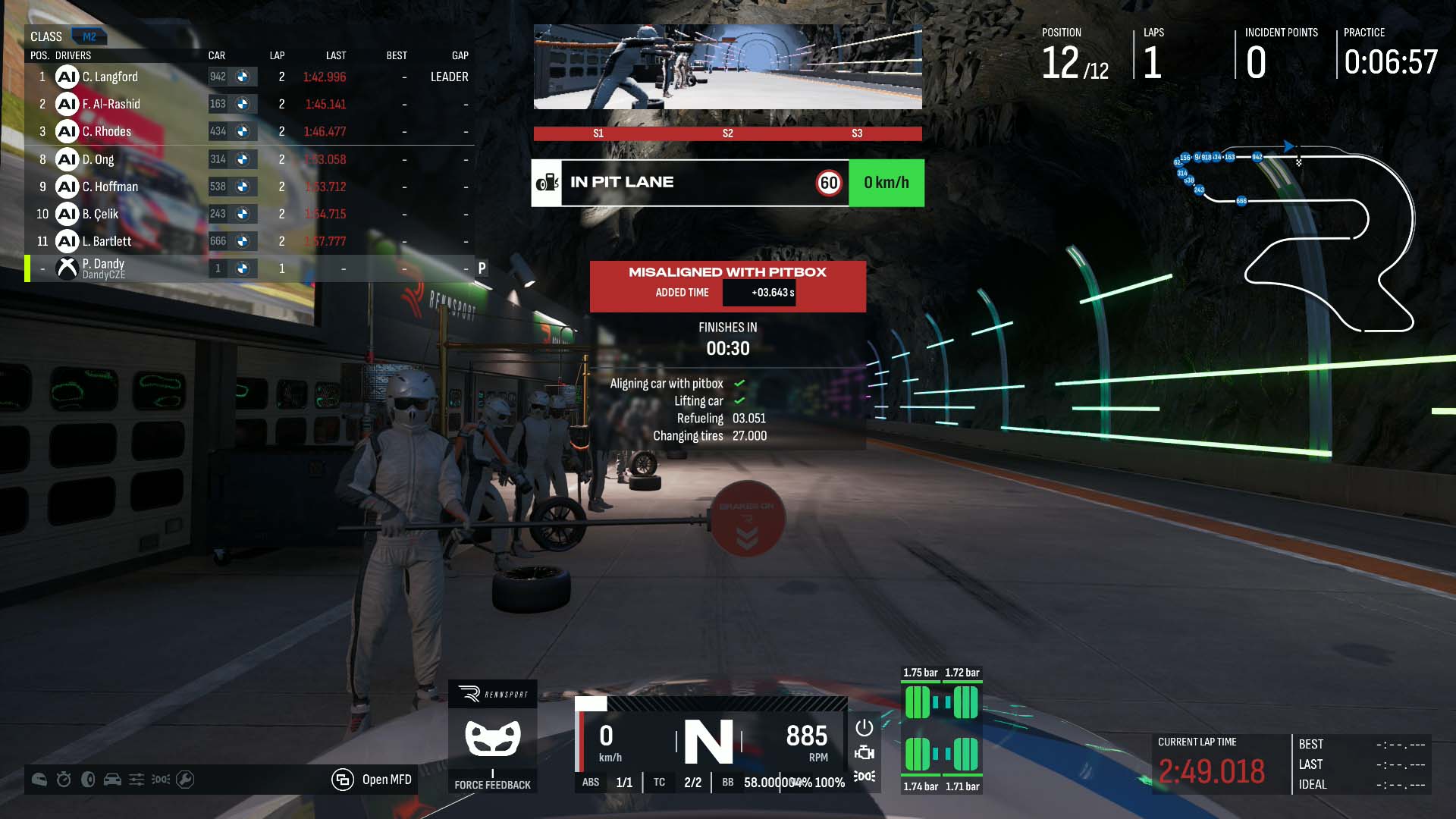Pick L. Bartlett in the standings
This screenshot has width=1456, height=819.
click(107, 241)
